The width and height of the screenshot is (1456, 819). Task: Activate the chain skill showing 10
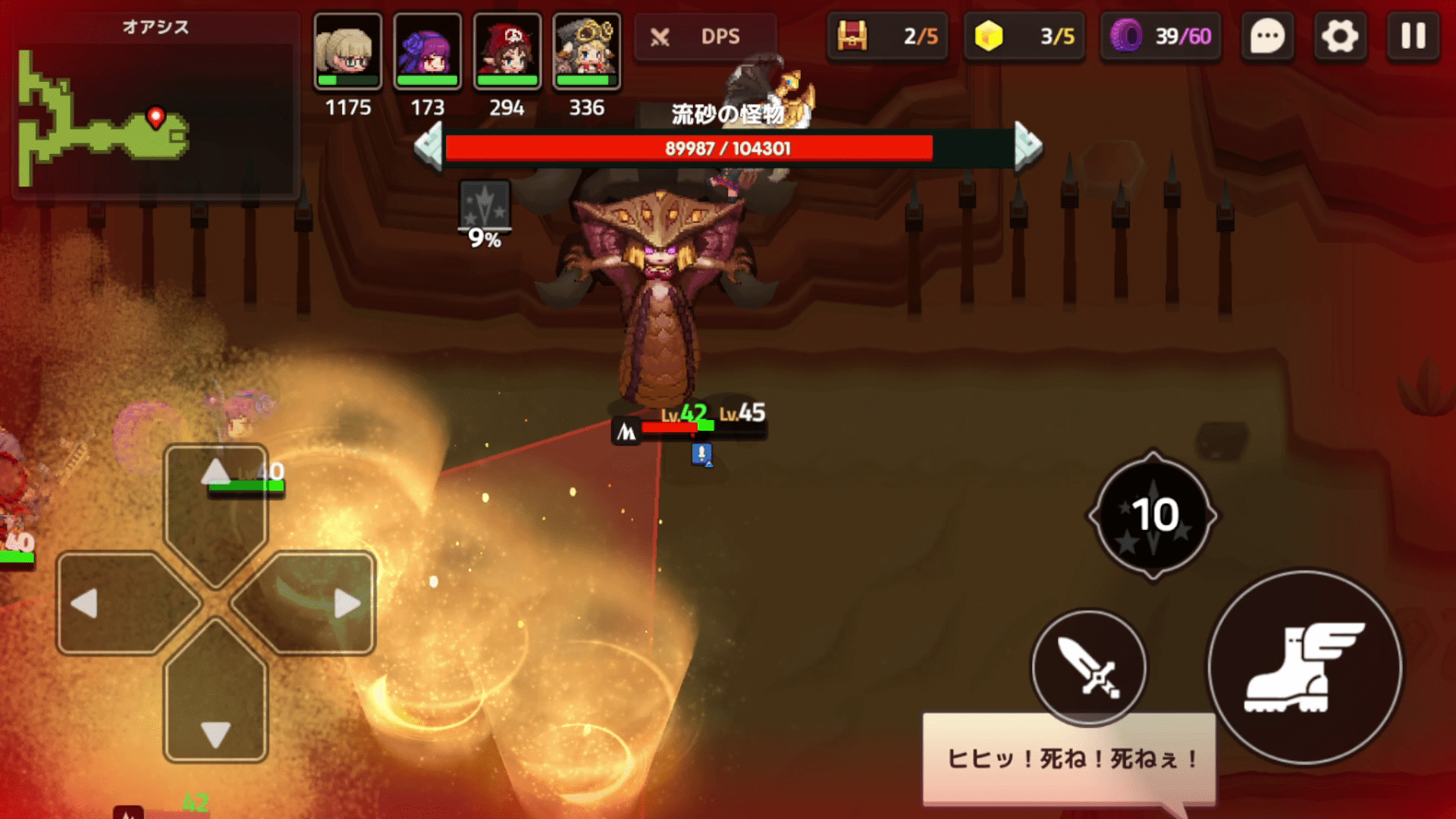click(1153, 515)
